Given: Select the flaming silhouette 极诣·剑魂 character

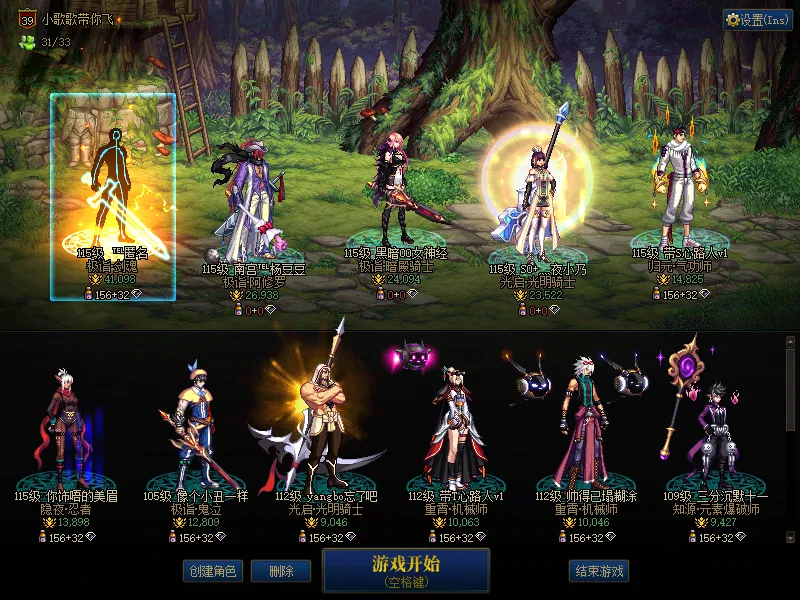Looking at the screenshot, I should 112,197.
